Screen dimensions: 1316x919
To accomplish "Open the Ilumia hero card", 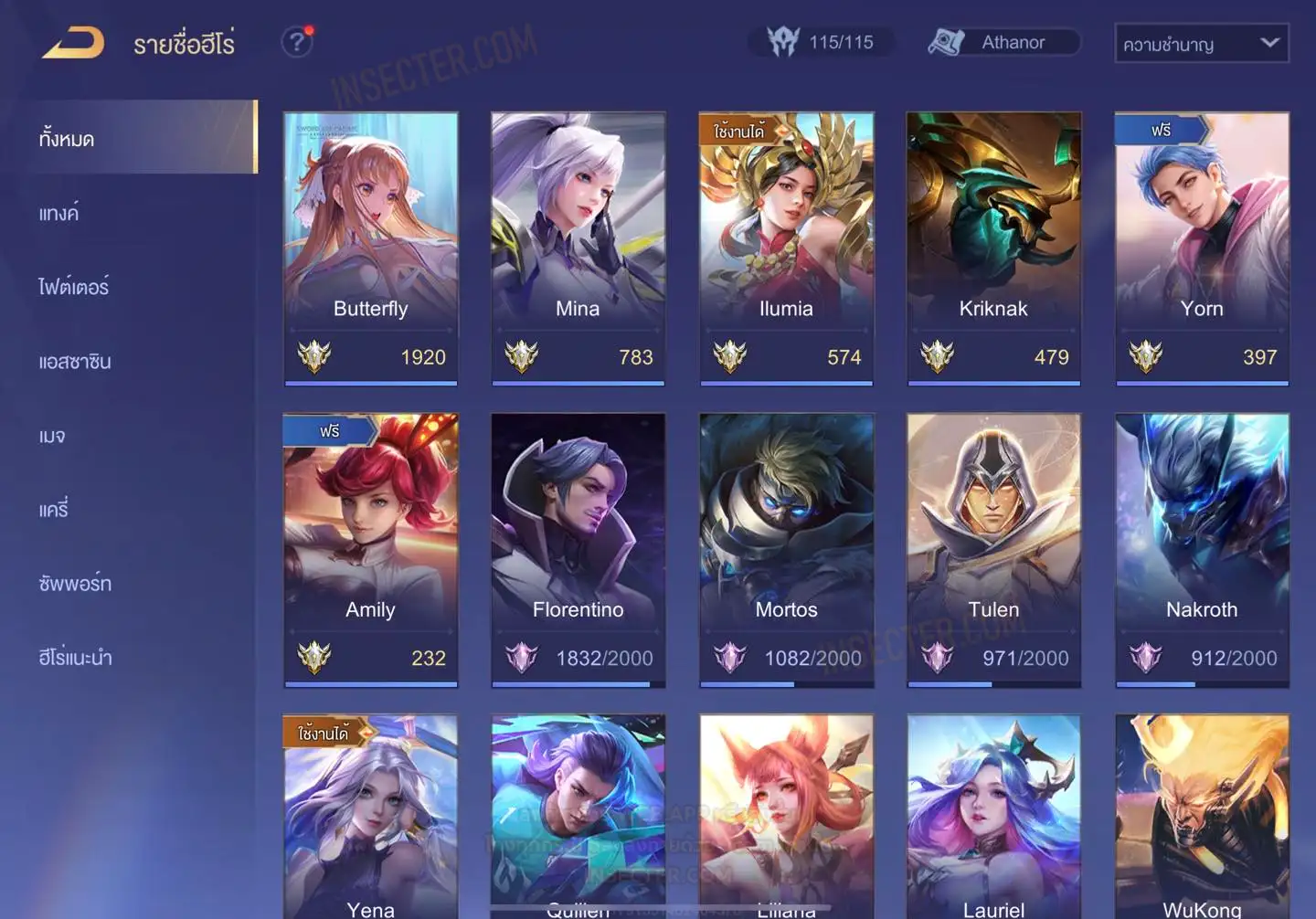I will click(x=786, y=248).
